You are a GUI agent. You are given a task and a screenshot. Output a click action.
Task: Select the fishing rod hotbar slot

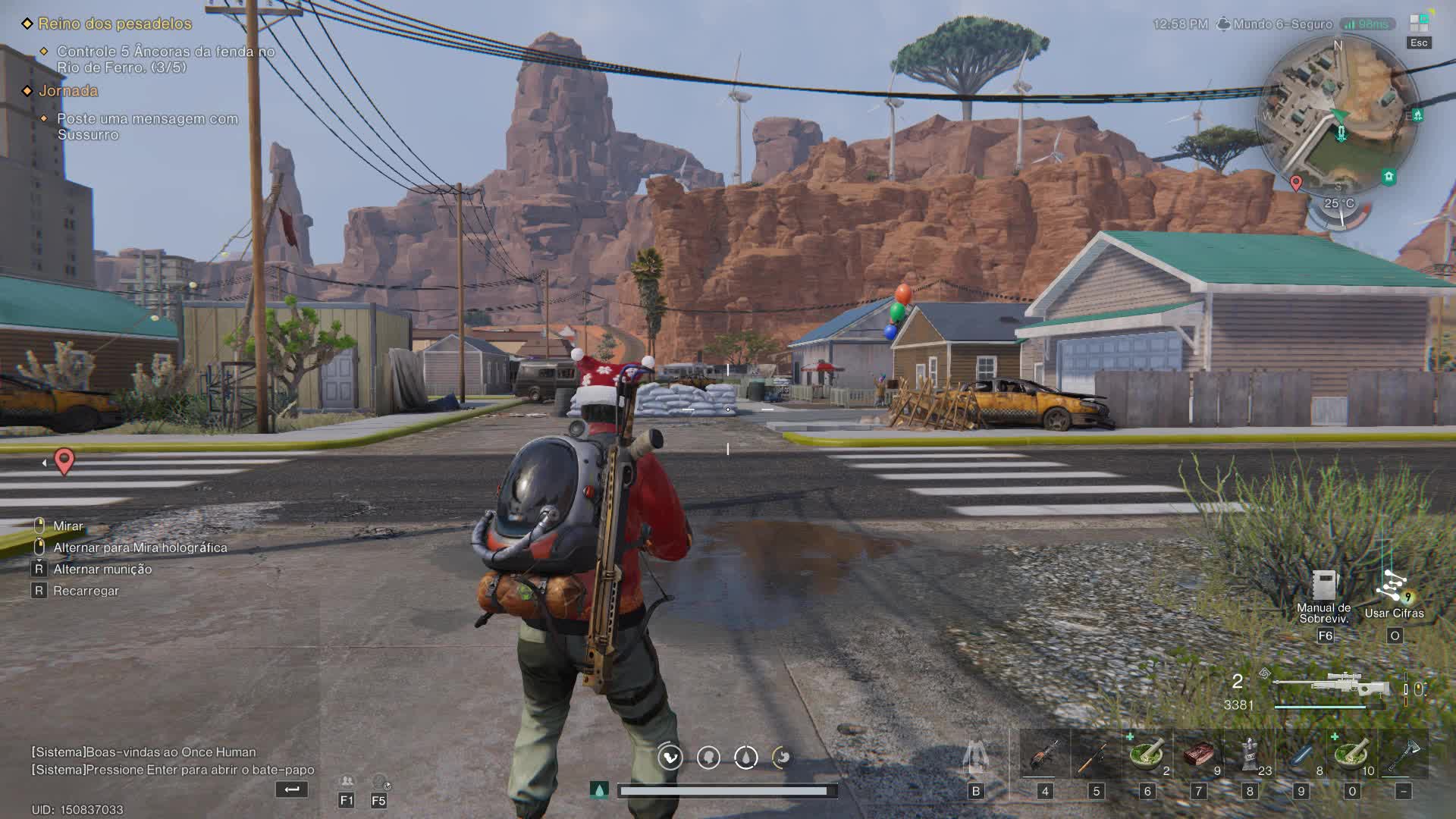click(1095, 755)
